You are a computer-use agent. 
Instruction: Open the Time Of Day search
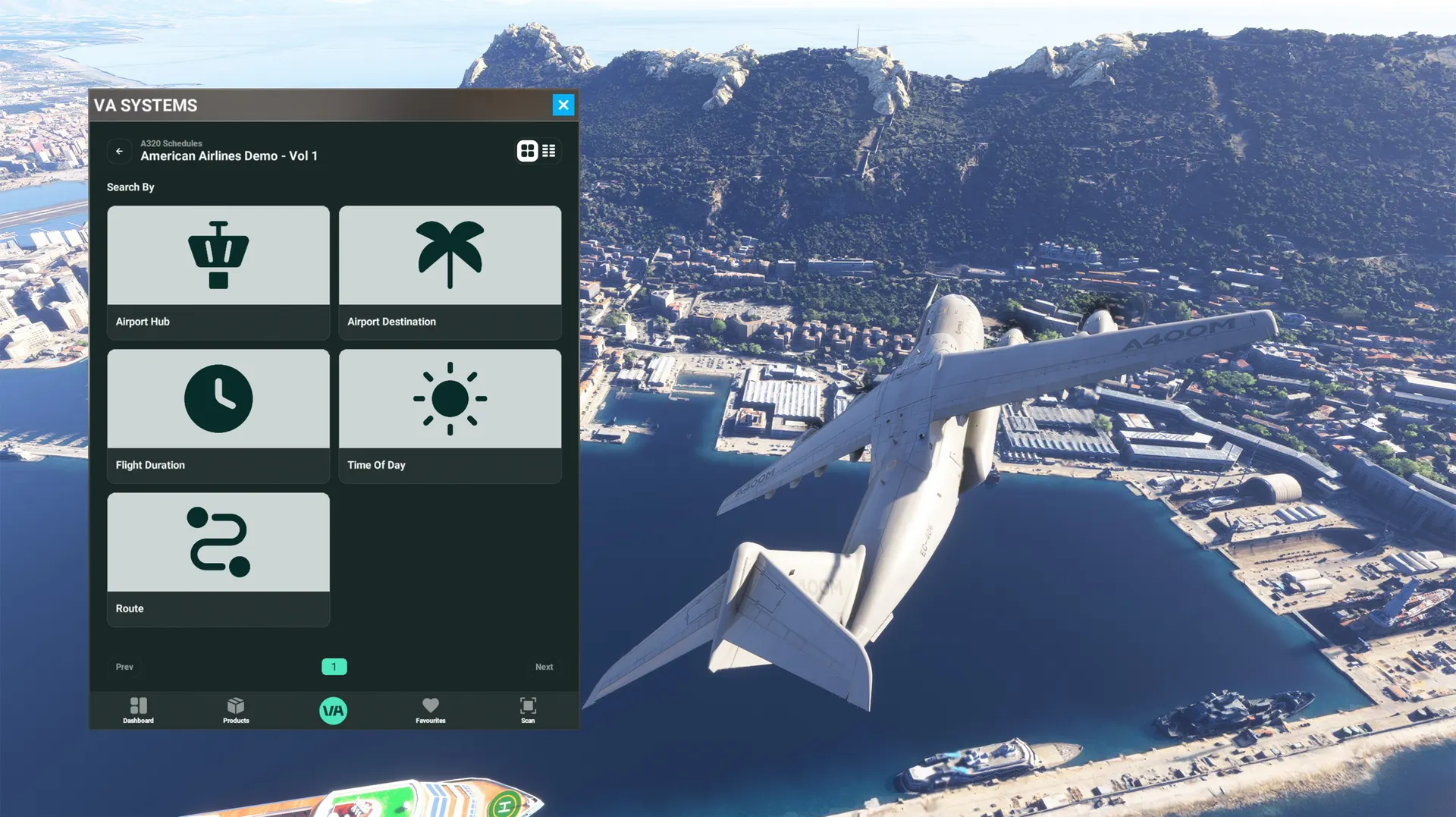point(450,415)
